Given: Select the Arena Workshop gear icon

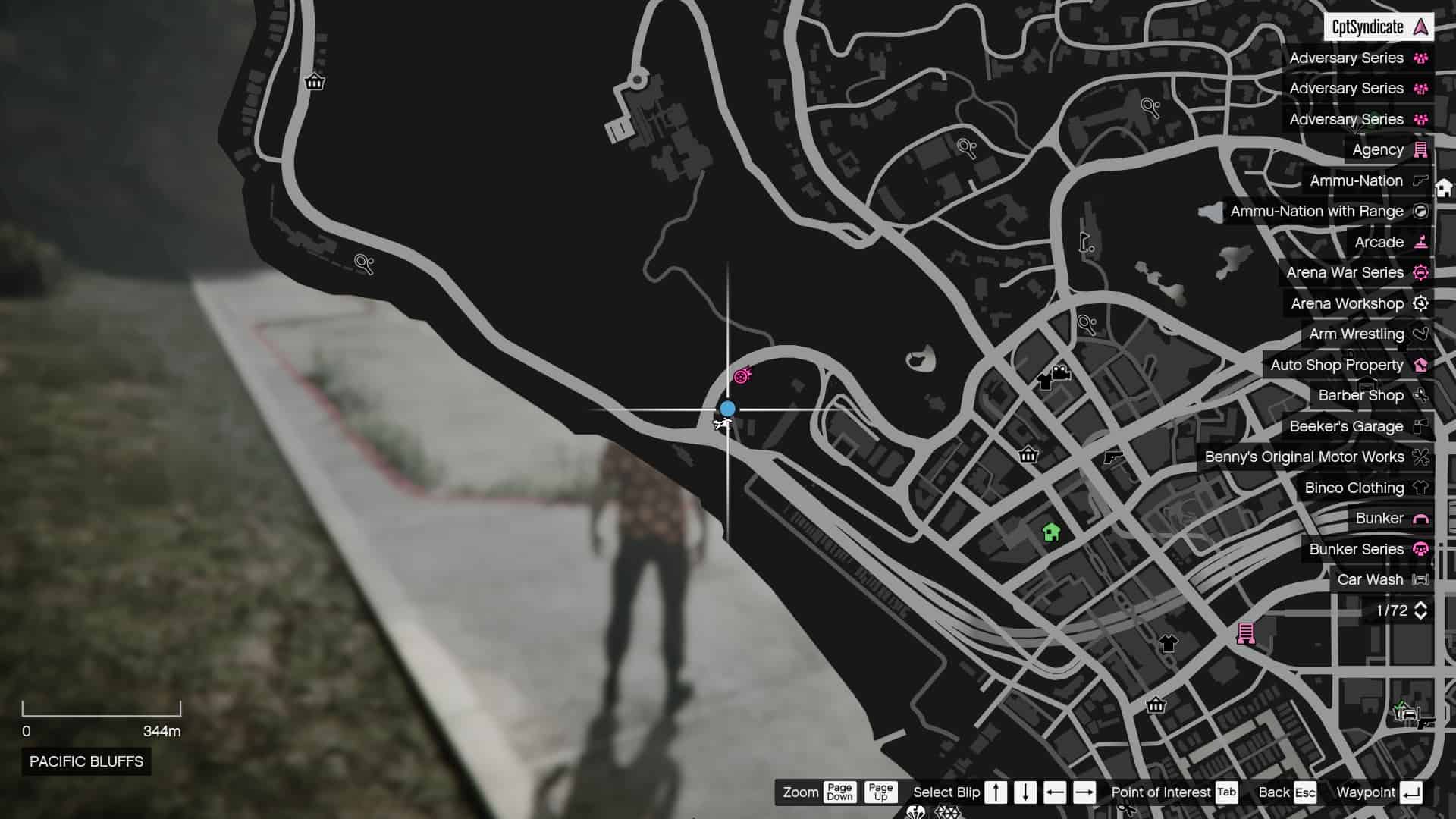Looking at the screenshot, I should tap(1421, 303).
